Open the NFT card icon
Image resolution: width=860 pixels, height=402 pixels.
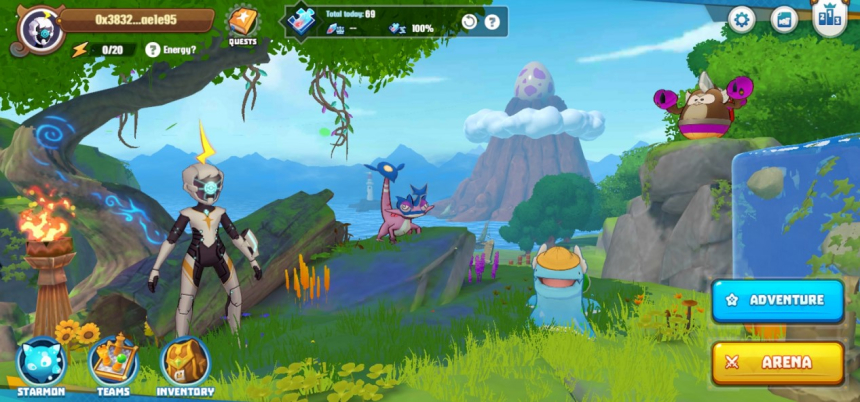pos(784,19)
